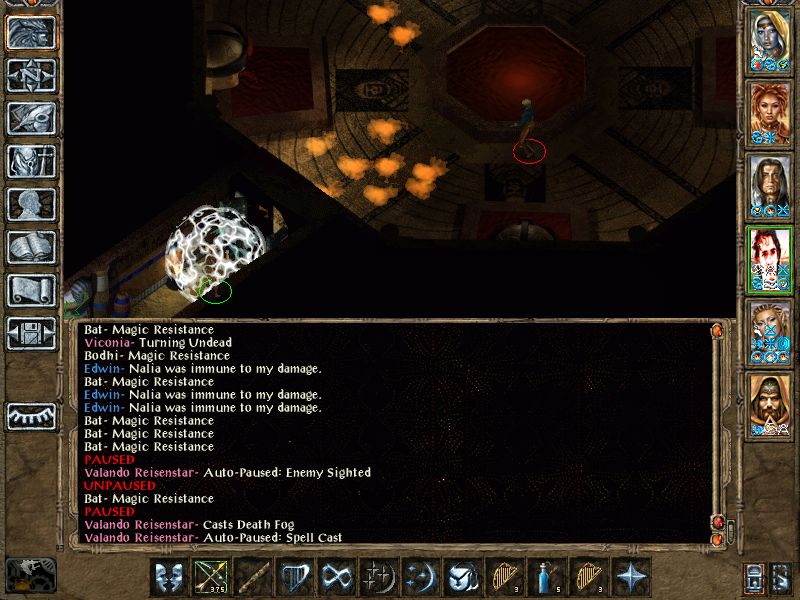This screenshot has width=800, height=600.
Task: Open the journal with quill icon
Action: click(30, 119)
